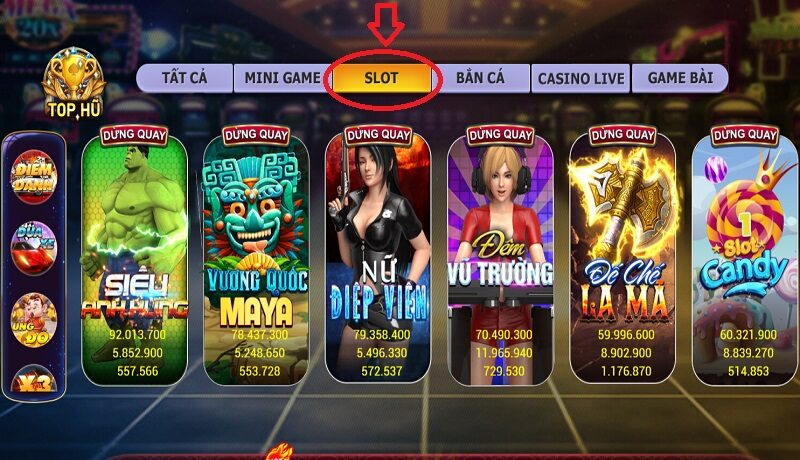Play the Đêm Vũ Trường slot
Viewport: 800px width, 460px height.
point(500,255)
